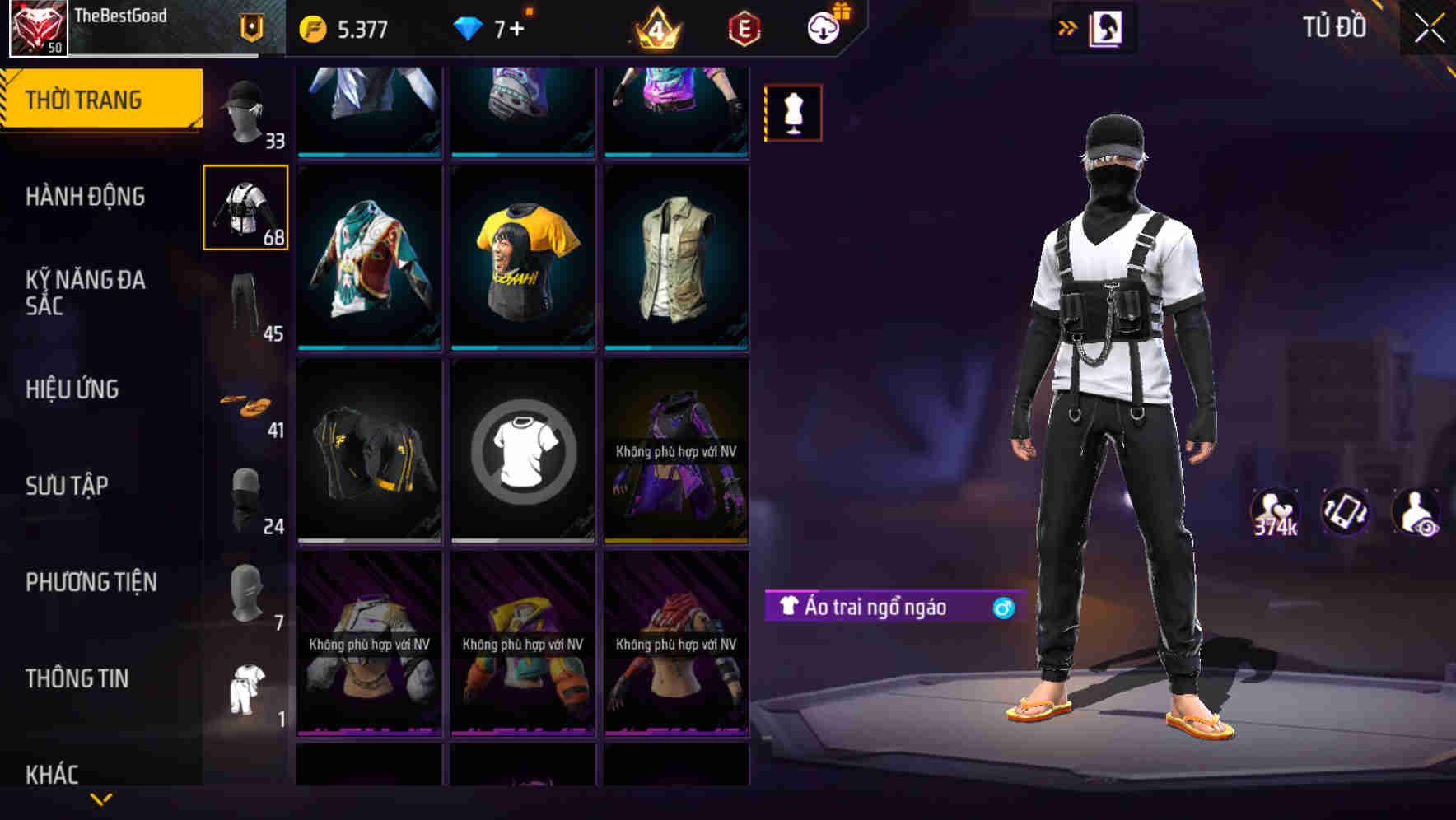Open the wardrobe slide-out double arrow
1456x820 pixels.
click(x=1068, y=27)
